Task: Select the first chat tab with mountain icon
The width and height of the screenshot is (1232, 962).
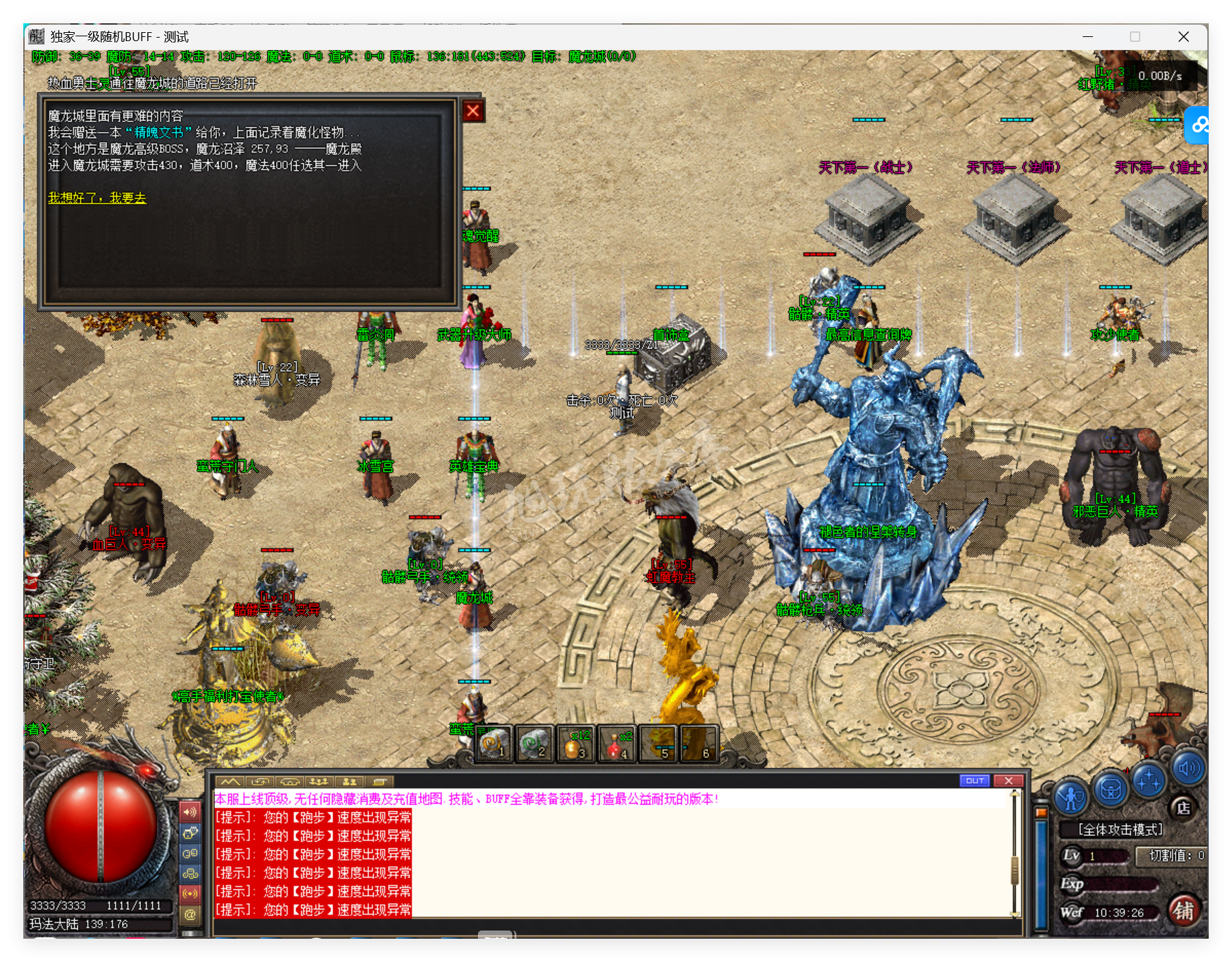Action: 230,781
